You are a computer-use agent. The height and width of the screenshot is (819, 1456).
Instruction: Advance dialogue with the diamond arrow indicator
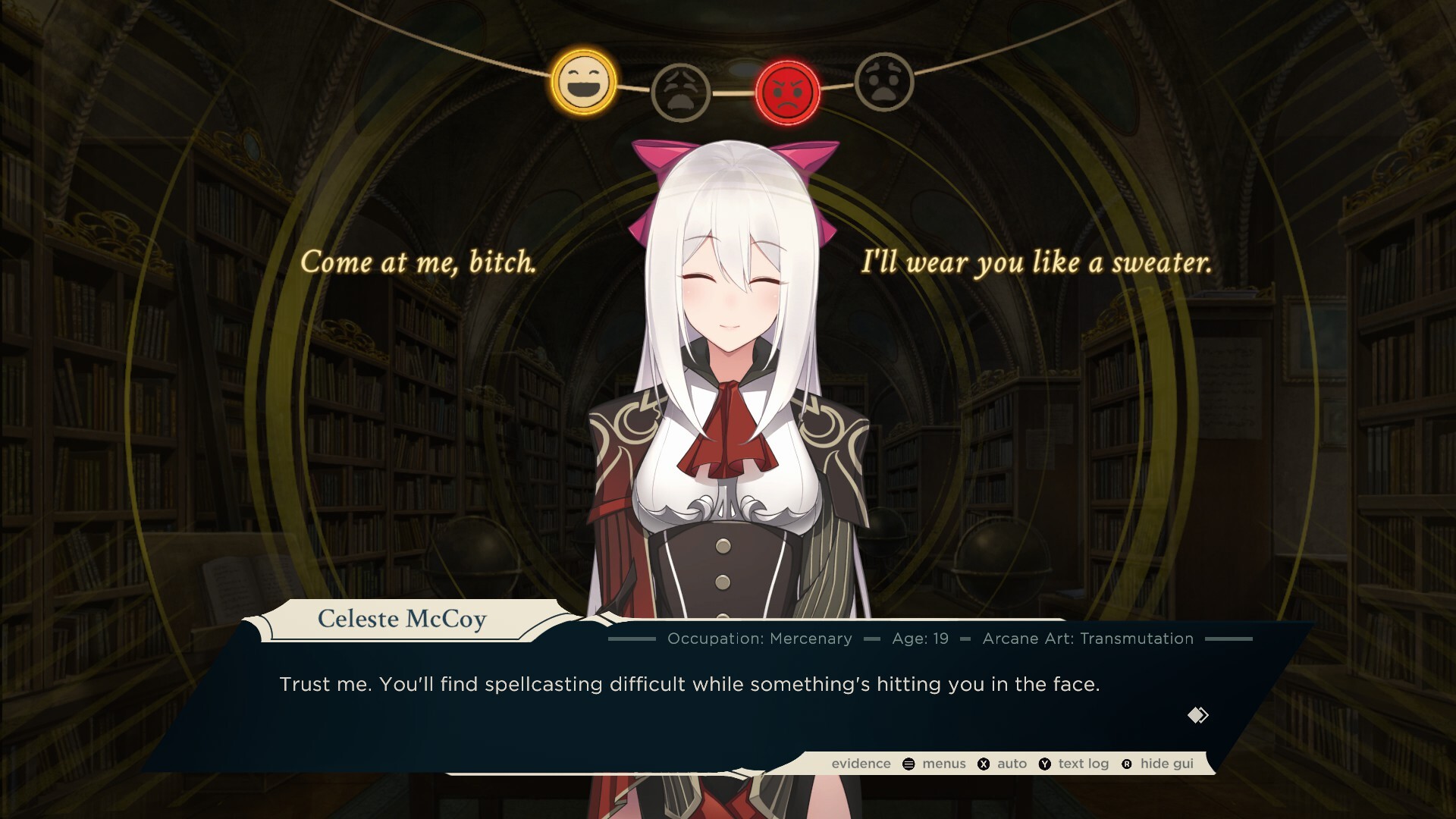tap(1197, 715)
